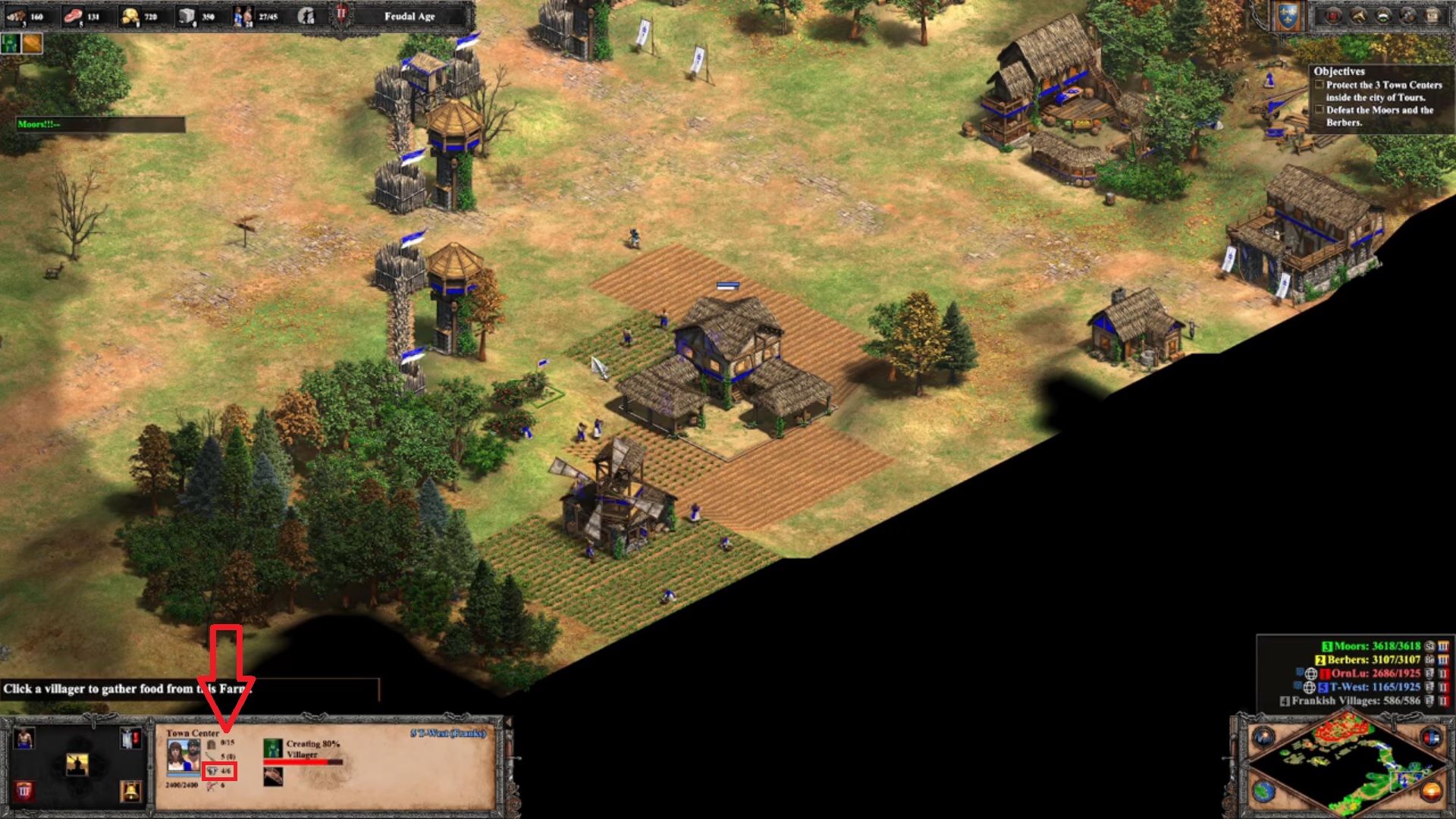Viewport: 1456px width, 819px height.
Task: Click the rally point flag icon with exclamation mark
Action: (x=130, y=739)
